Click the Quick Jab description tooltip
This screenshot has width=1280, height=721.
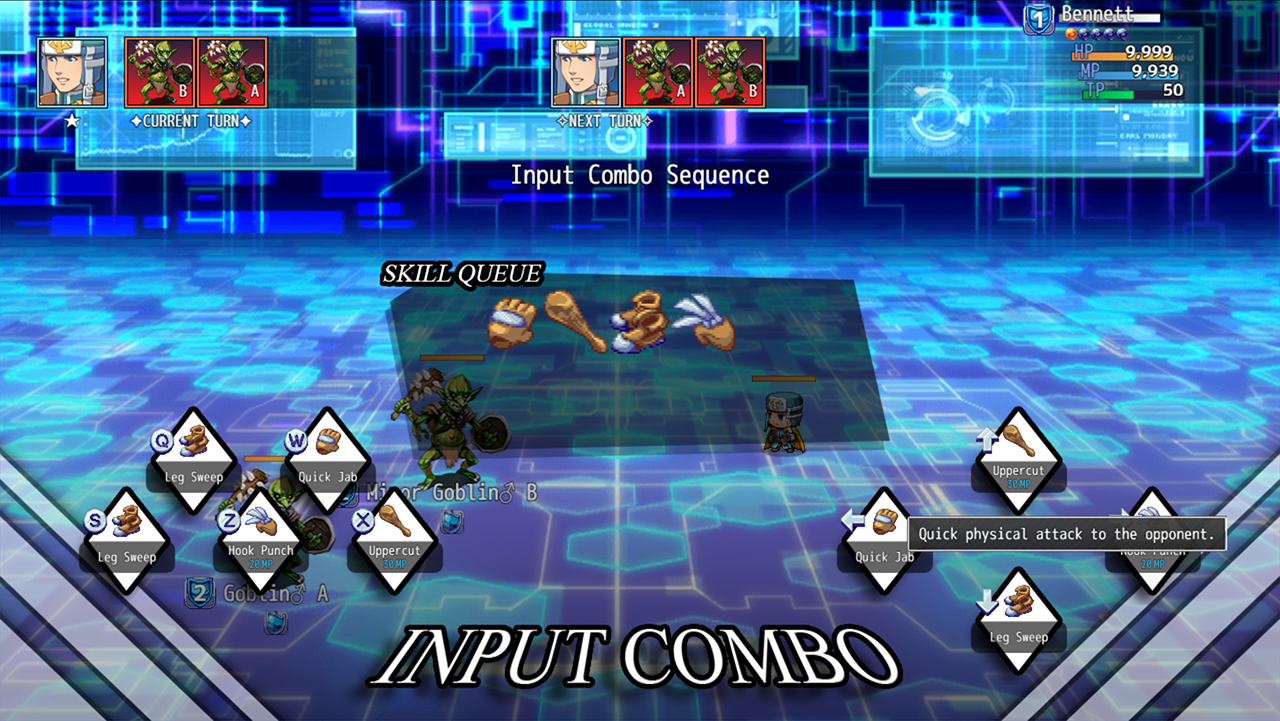tap(1065, 534)
